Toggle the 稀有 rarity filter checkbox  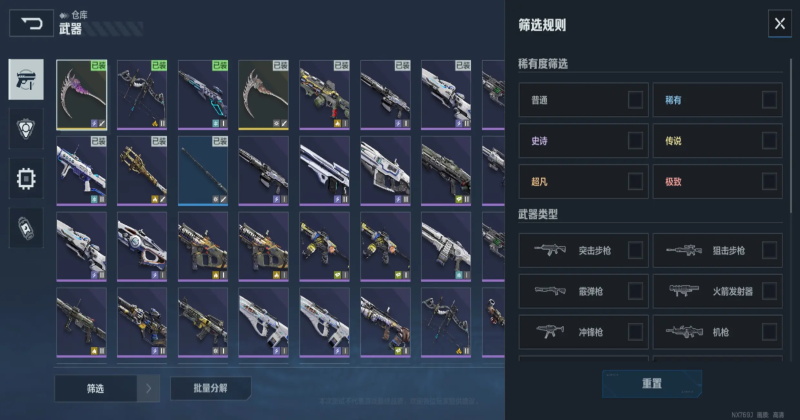769,100
